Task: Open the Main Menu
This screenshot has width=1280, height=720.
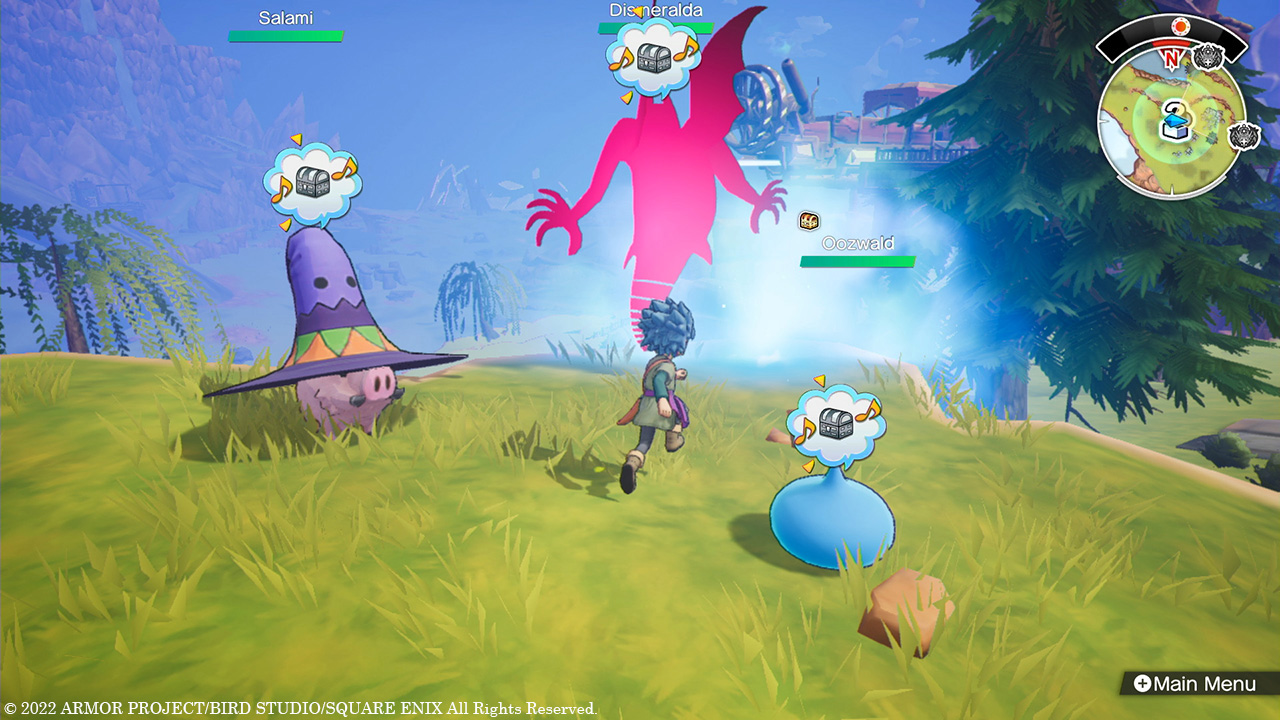Action: coord(1193,684)
